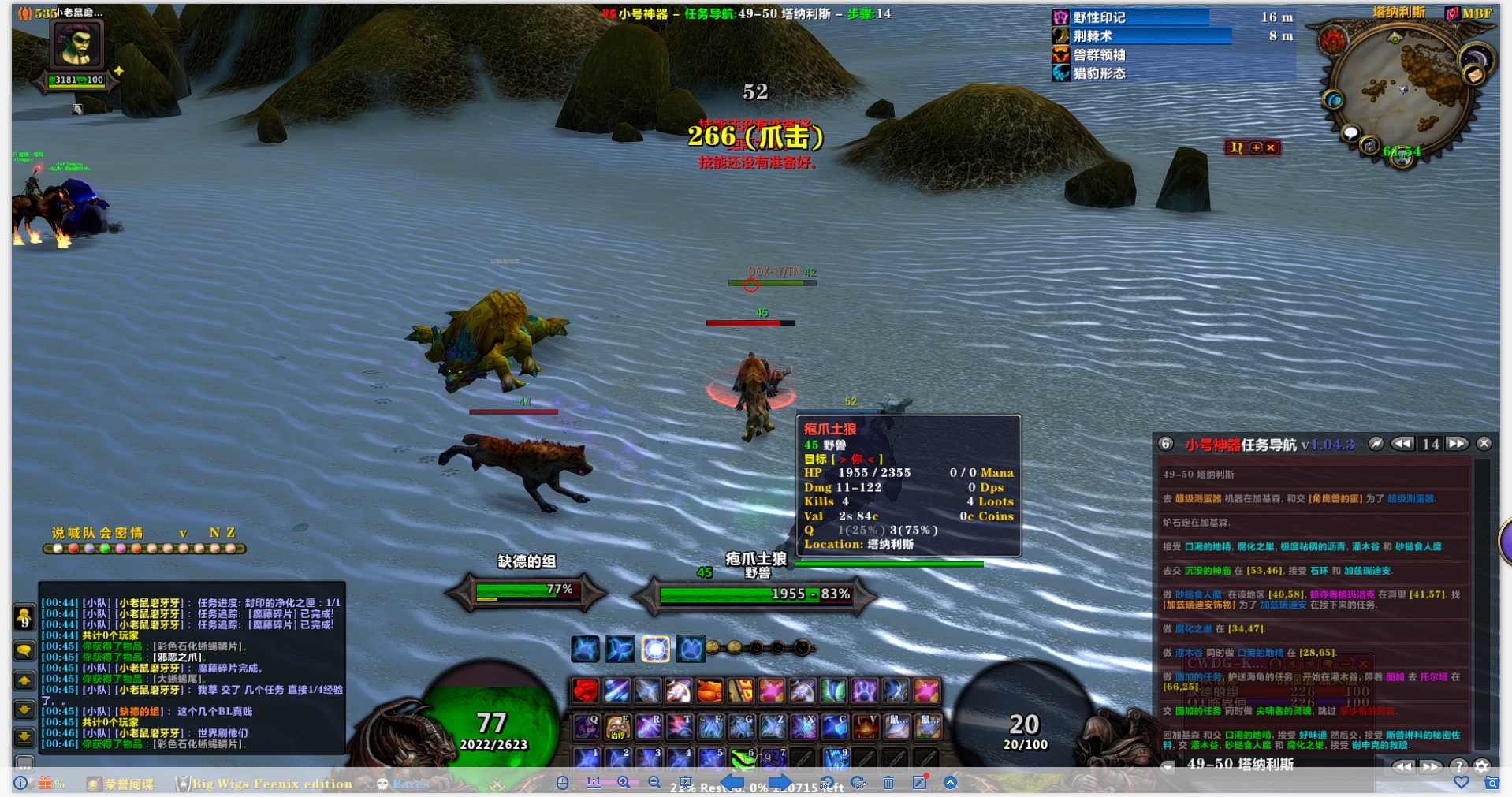This screenshot has width=1512, height=797.
Task: Click the Thorns (荆棘术) buff bar
Action: click(x=1143, y=36)
